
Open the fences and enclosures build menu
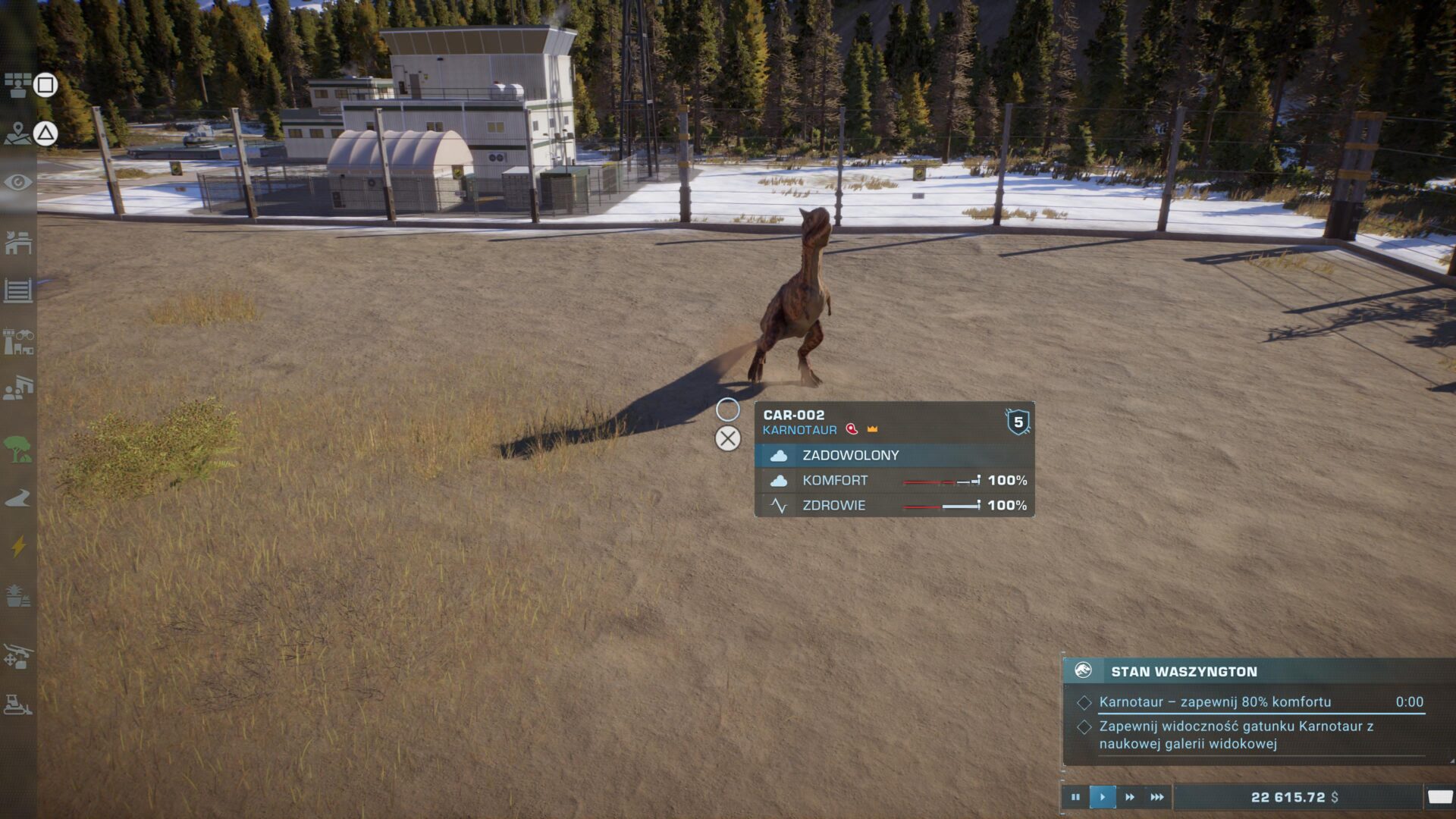[18, 290]
